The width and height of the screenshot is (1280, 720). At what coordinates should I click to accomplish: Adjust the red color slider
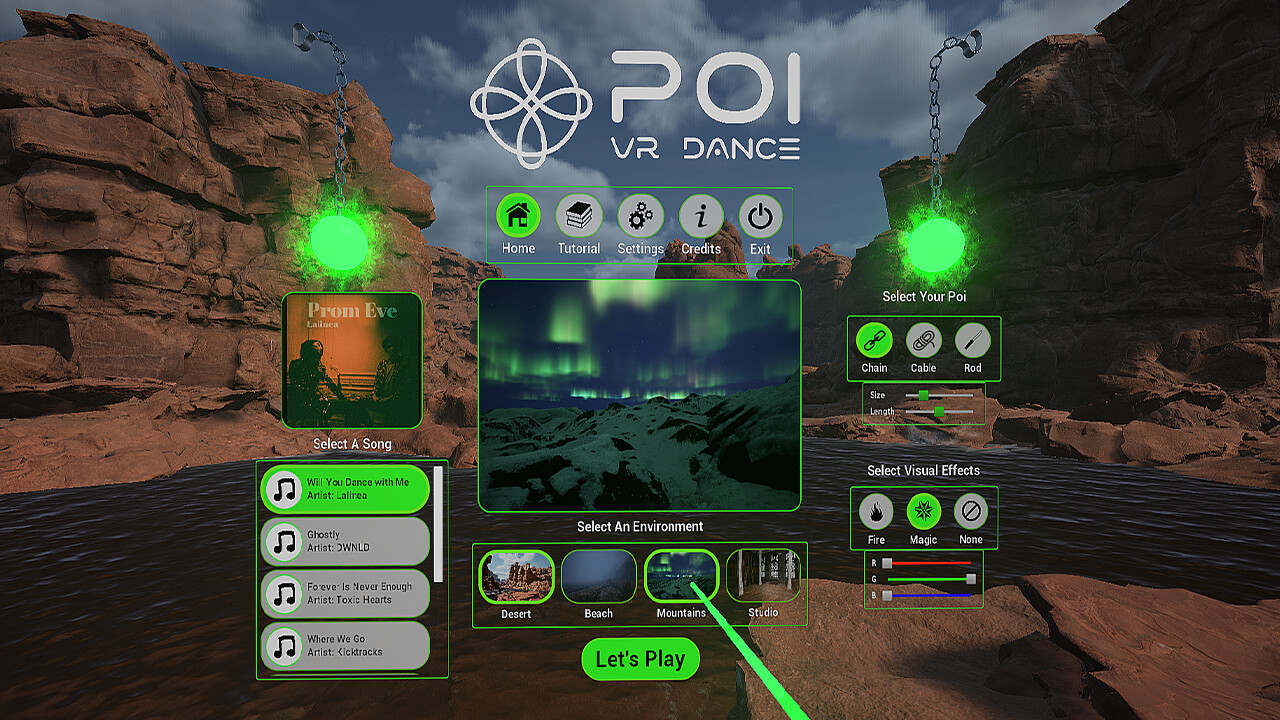pyautogui.click(x=925, y=563)
